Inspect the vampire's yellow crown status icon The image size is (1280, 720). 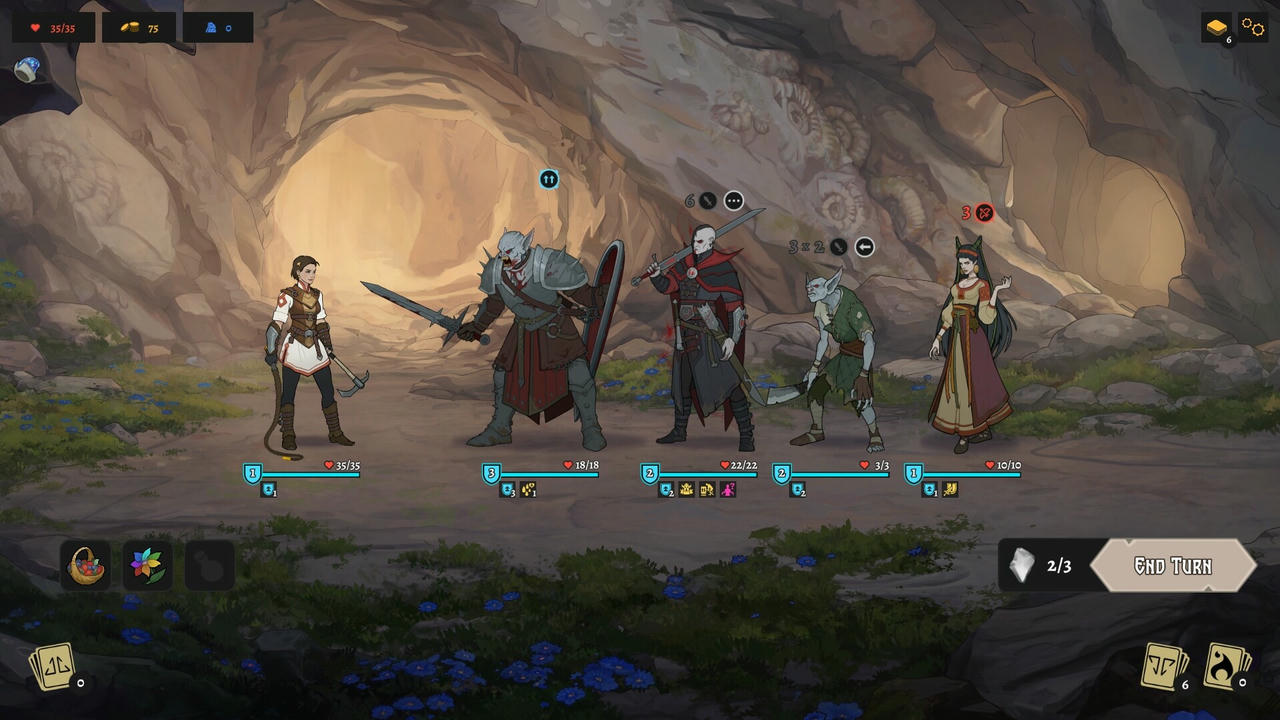coord(687,490)
